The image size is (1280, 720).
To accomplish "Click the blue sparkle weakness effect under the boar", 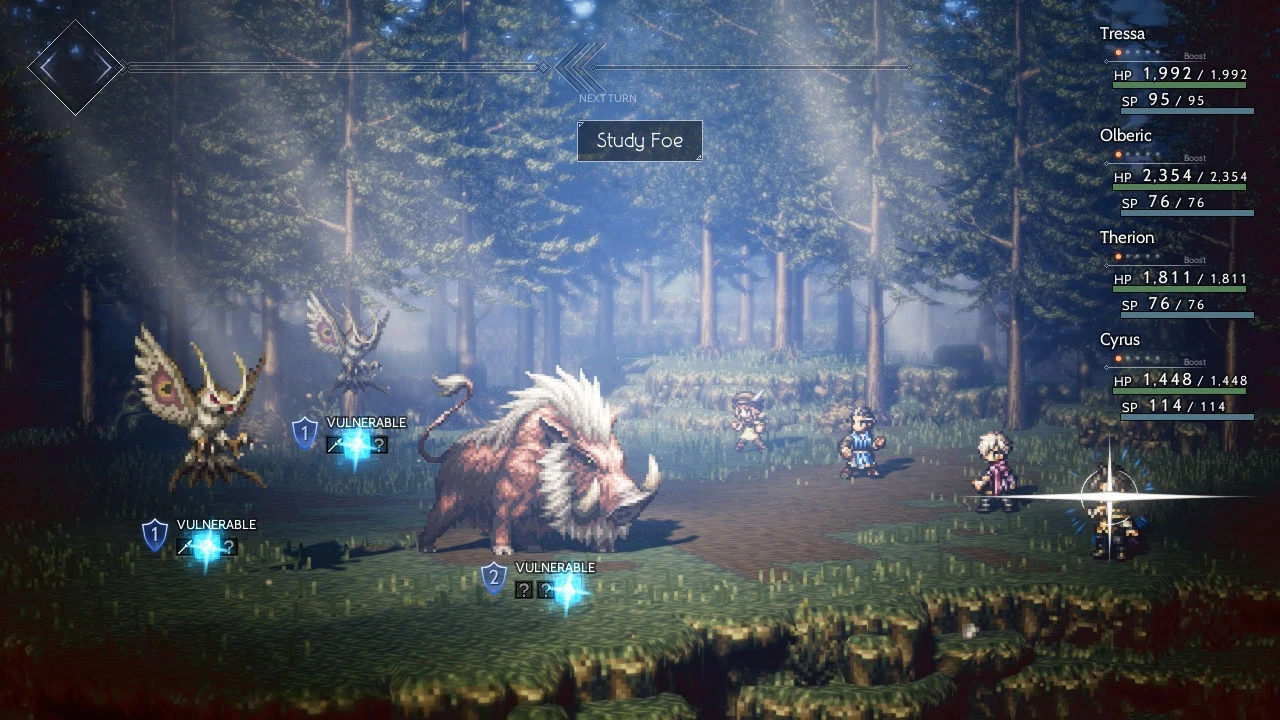I will point(566,590).
